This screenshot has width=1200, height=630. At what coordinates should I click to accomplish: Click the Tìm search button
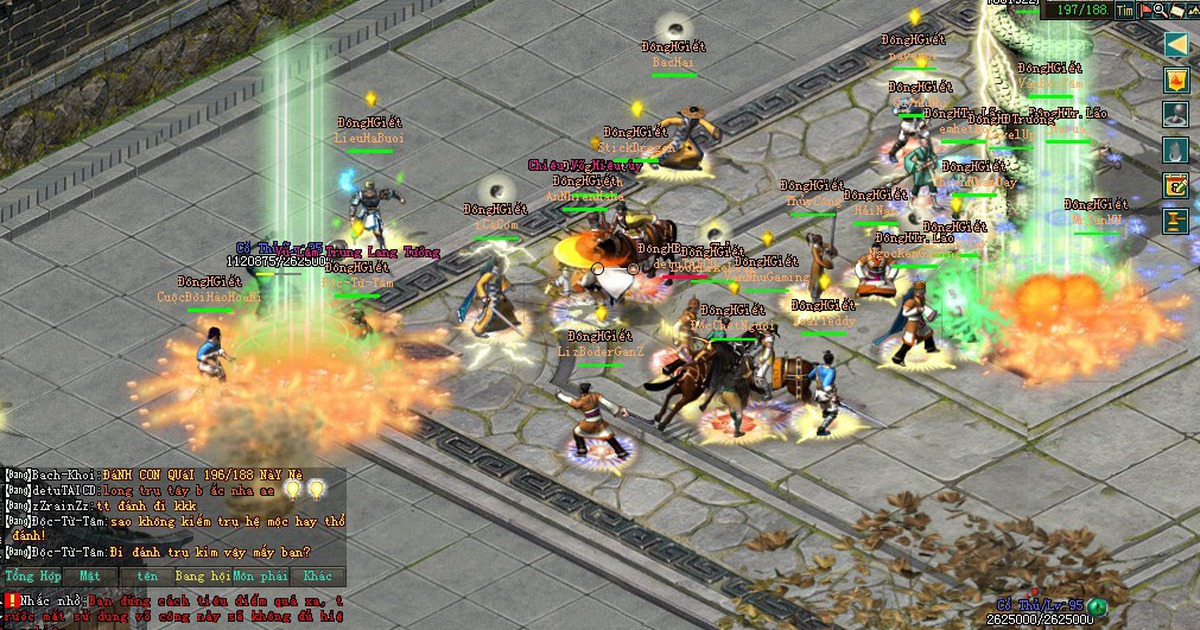pyautogui.click(x=1125, y=10)
